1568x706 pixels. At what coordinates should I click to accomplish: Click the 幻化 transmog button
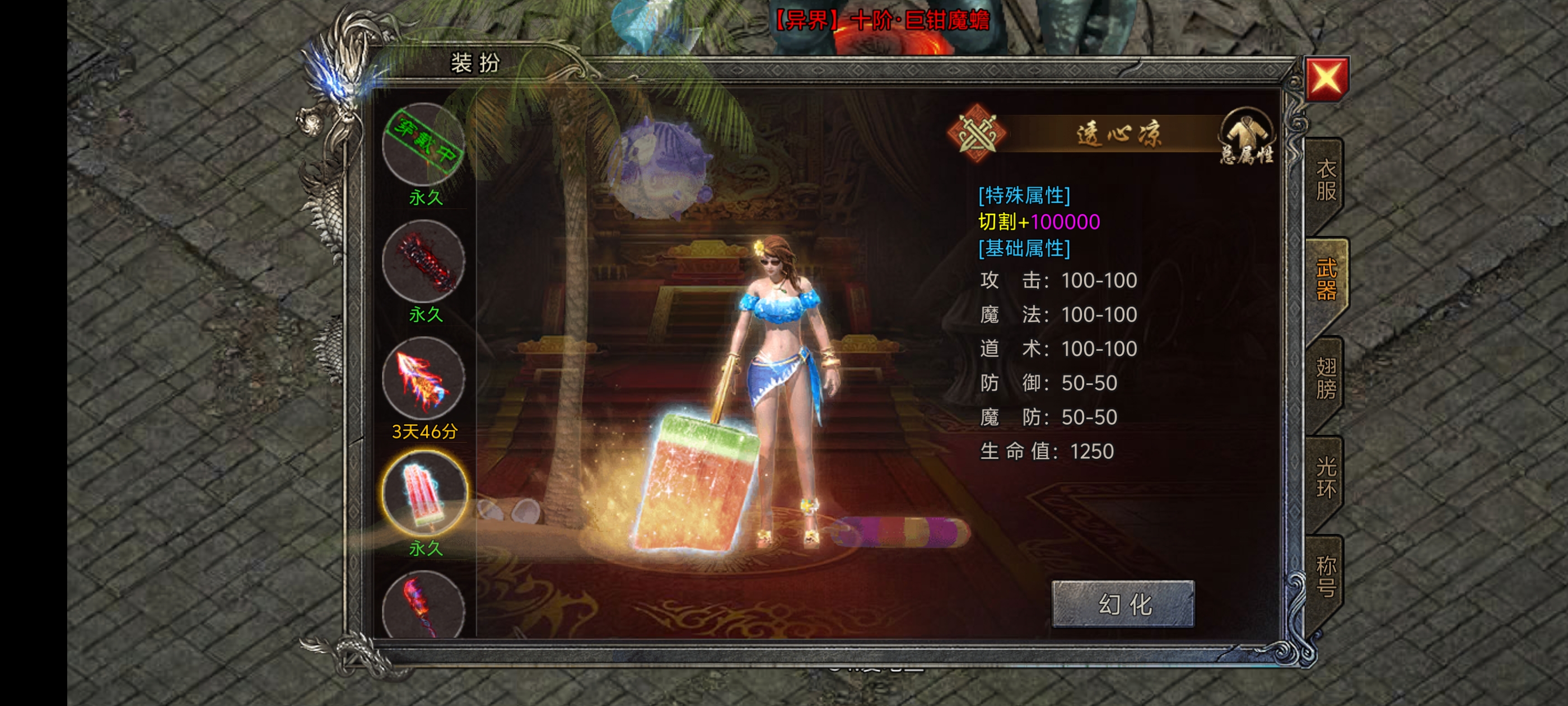pyautogui.click(x=1123, y=603)
